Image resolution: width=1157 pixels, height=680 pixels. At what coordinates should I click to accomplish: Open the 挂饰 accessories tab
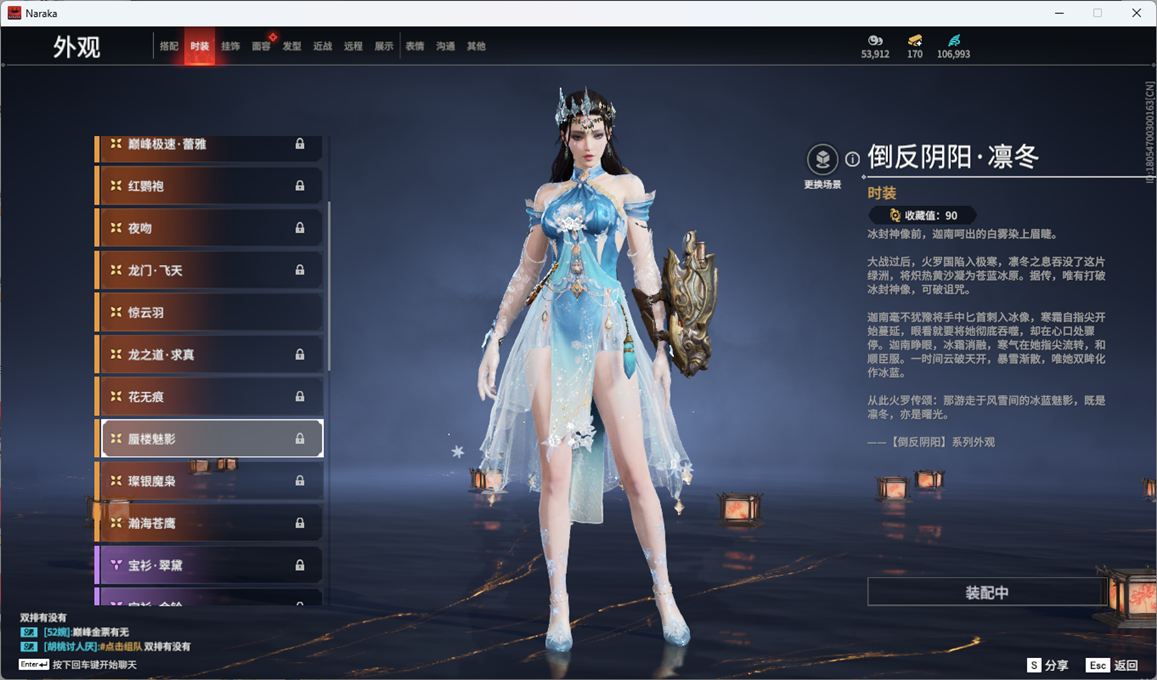[x=230, y=46]
